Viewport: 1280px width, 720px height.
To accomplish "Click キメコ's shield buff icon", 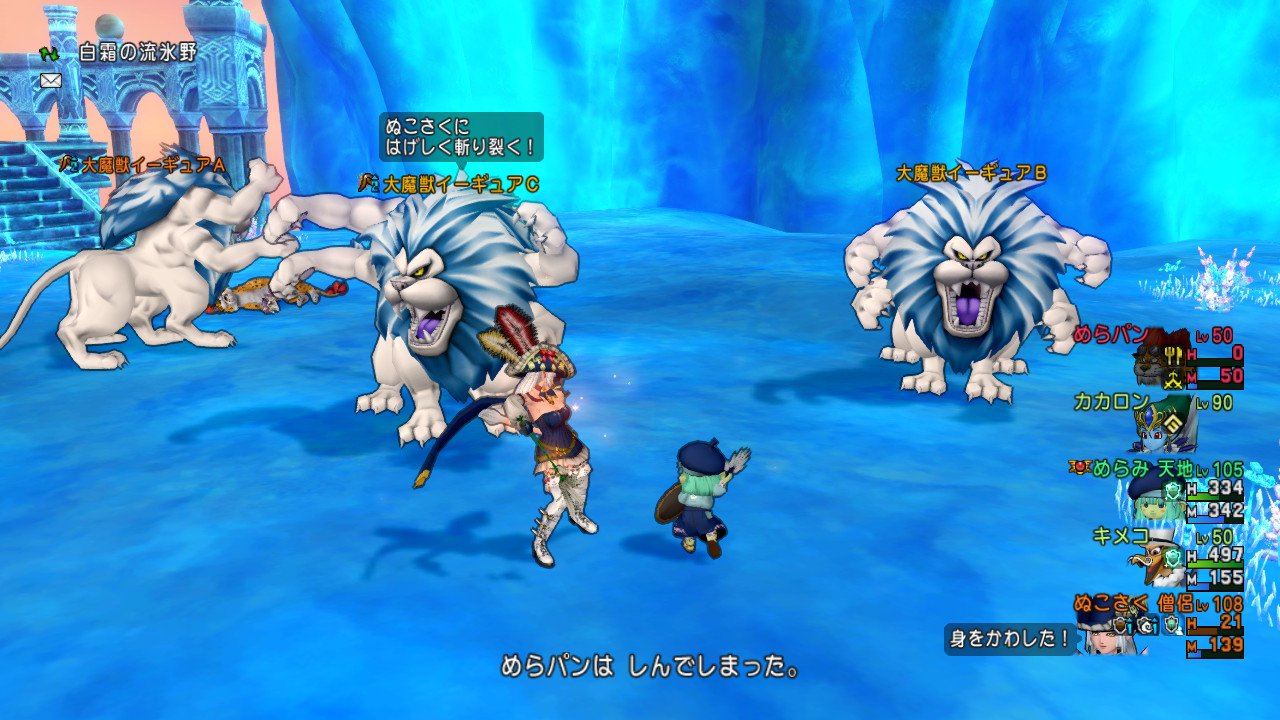I will [x=1173, y=557].
